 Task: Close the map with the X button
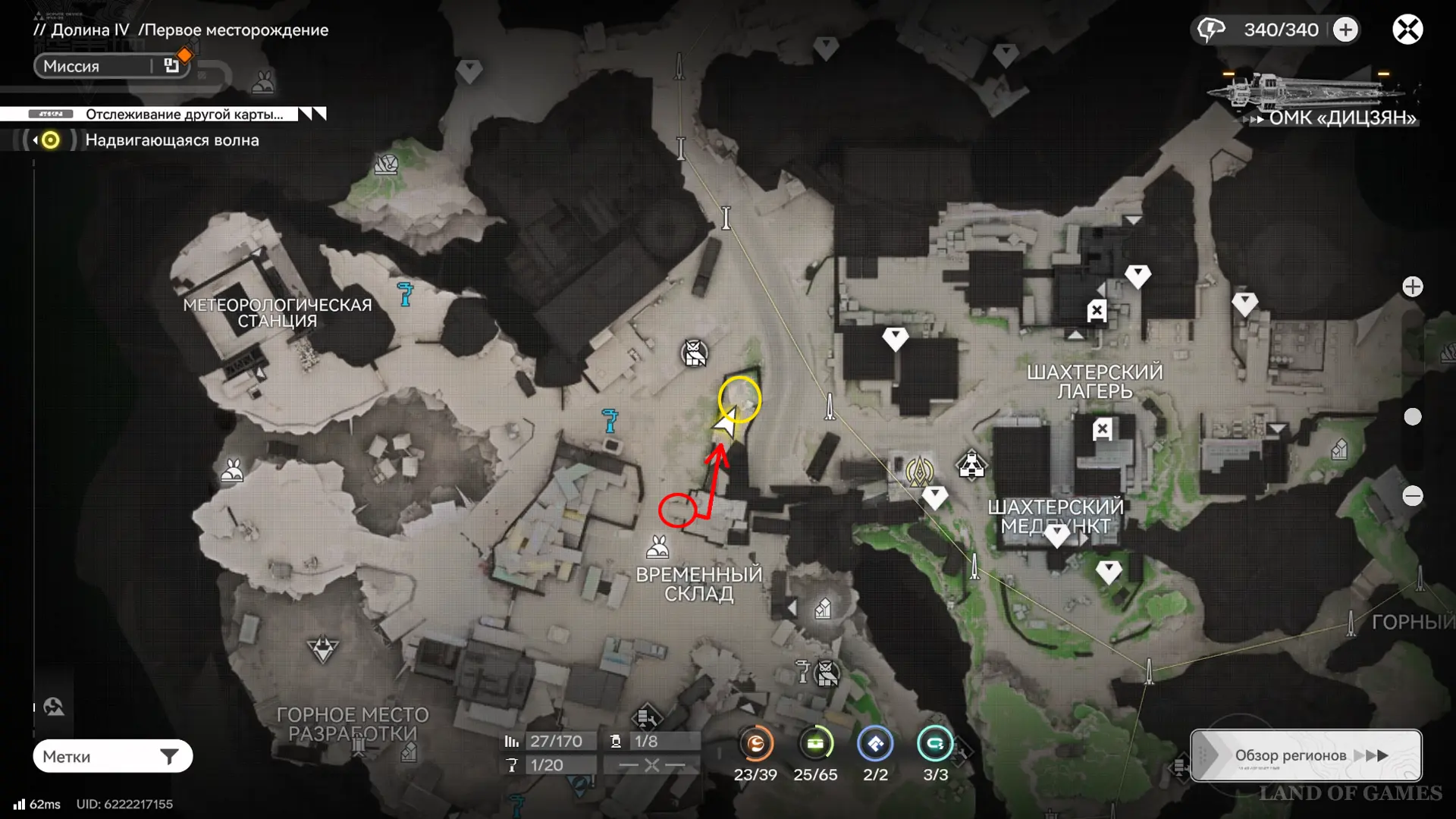1407,30
